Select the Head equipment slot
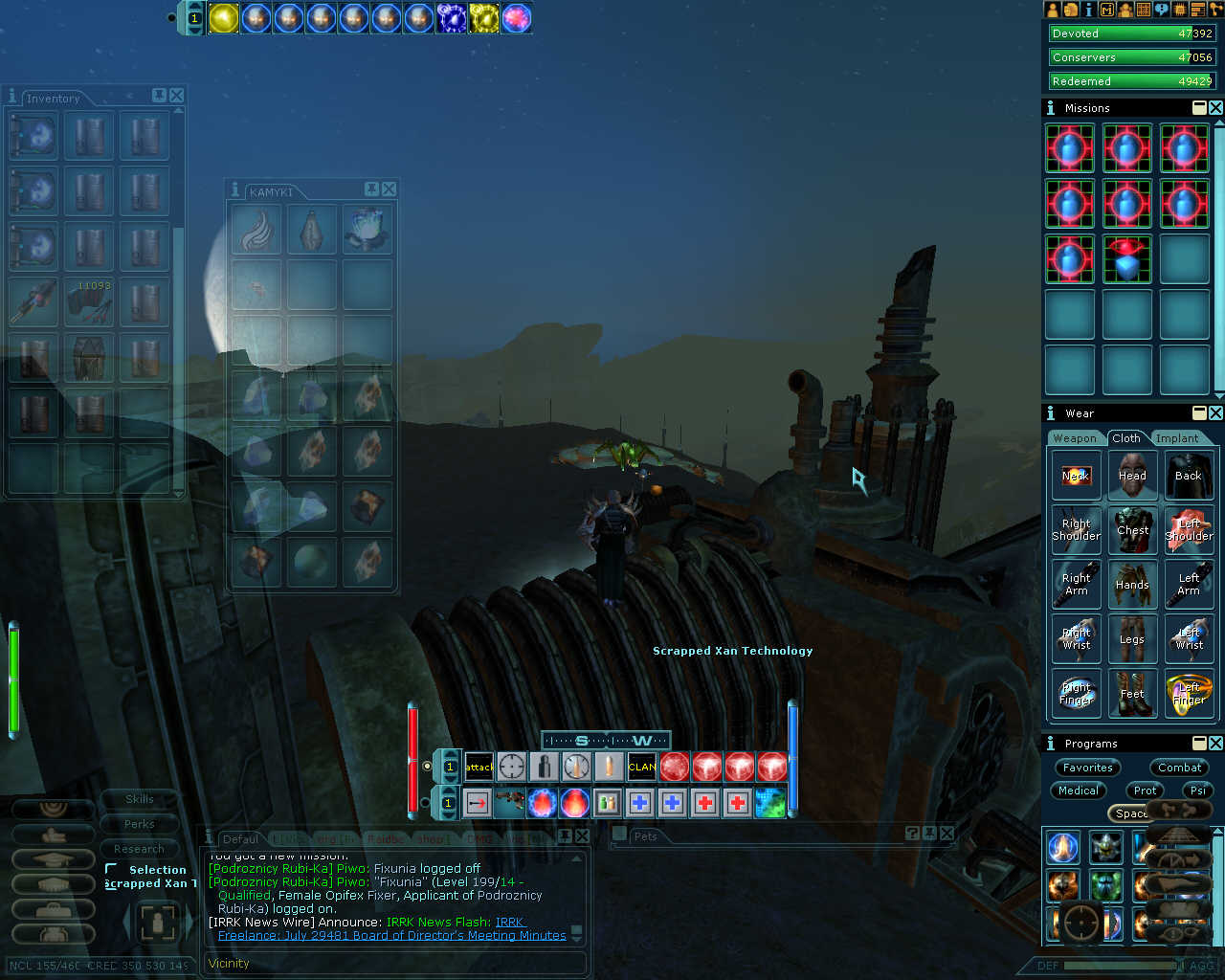Screen dimensions: 1225x980 1132,476
